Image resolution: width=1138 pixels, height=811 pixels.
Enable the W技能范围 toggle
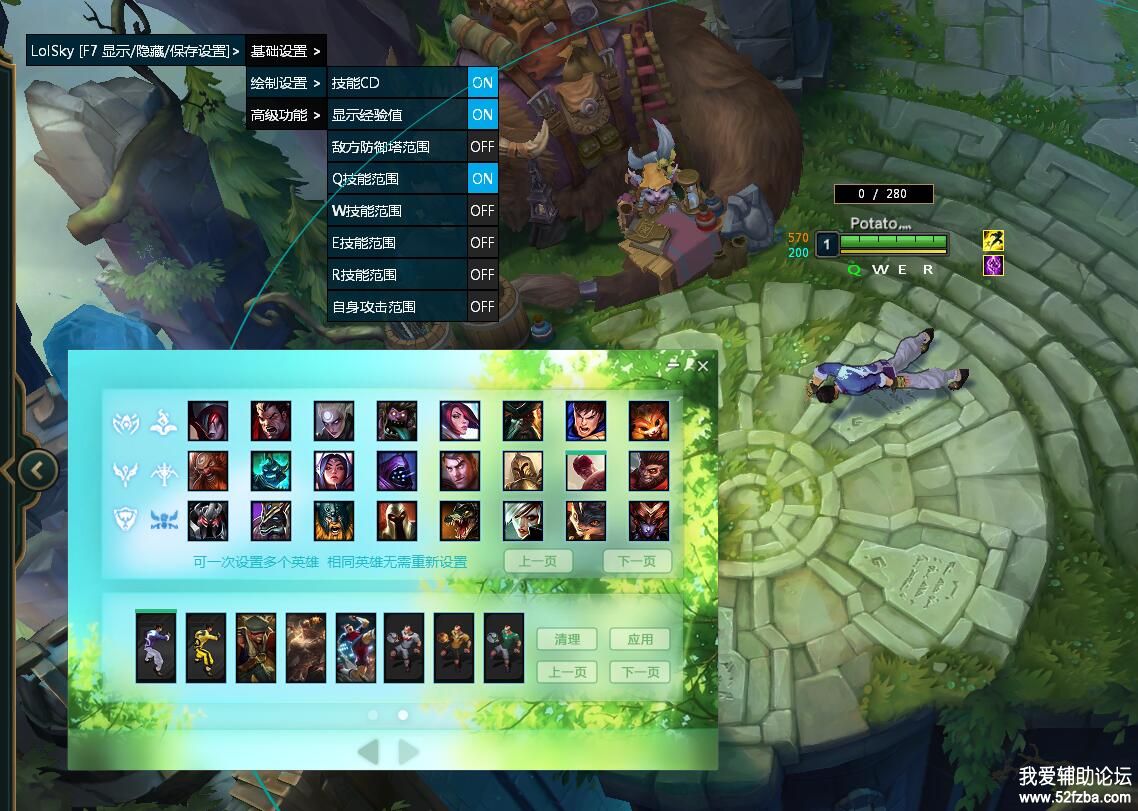482,211
